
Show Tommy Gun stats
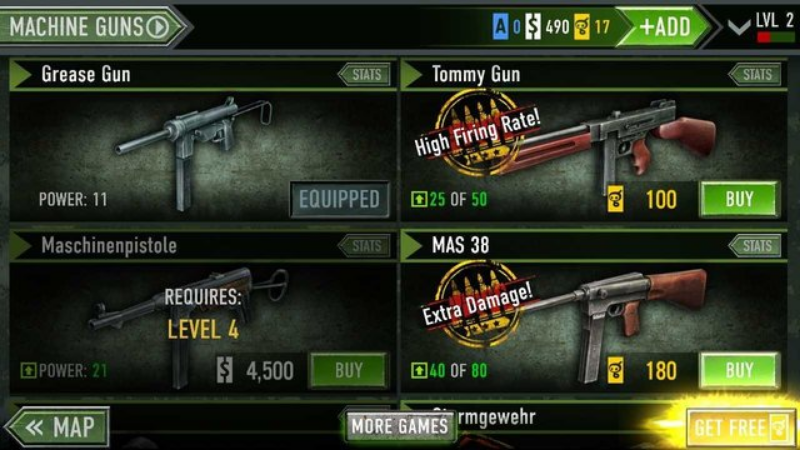point(755,74)
